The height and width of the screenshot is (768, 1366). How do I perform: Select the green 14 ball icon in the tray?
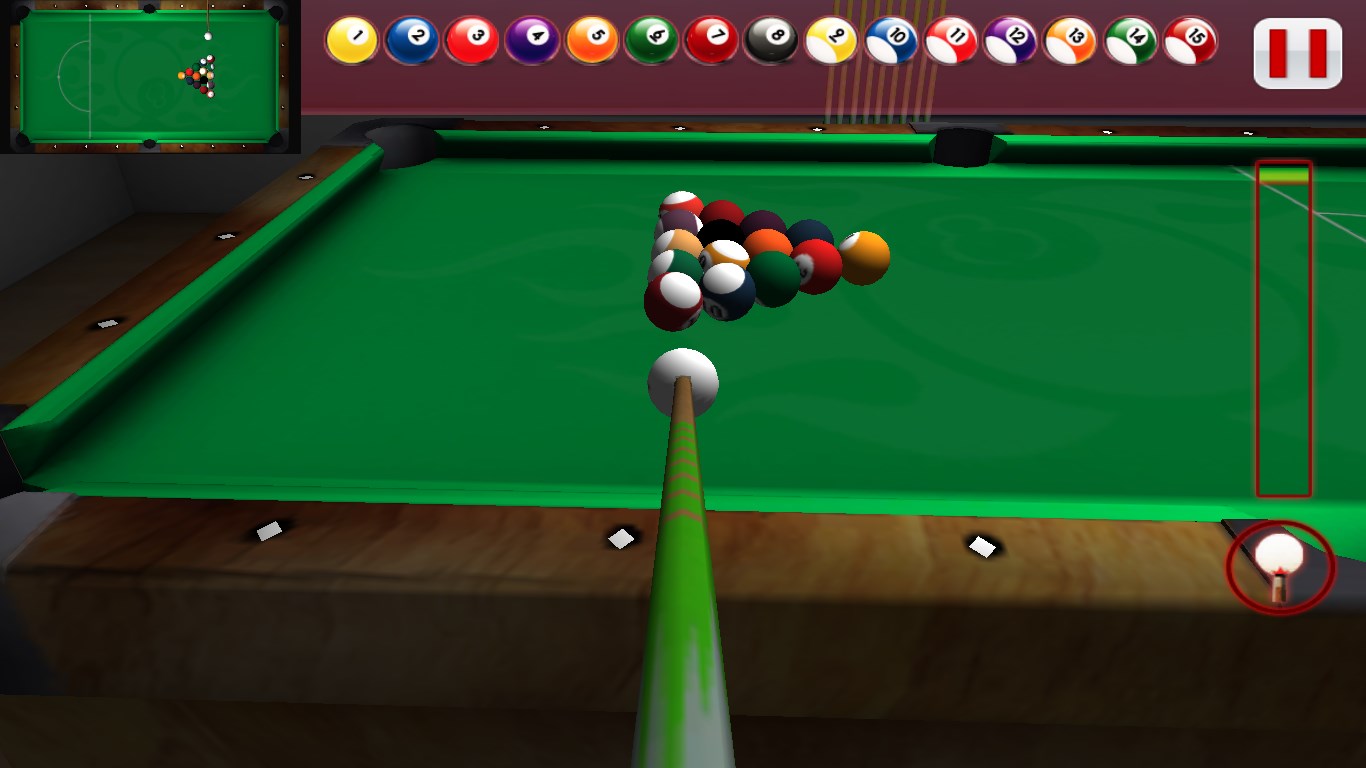click(x=1130, y=40)
